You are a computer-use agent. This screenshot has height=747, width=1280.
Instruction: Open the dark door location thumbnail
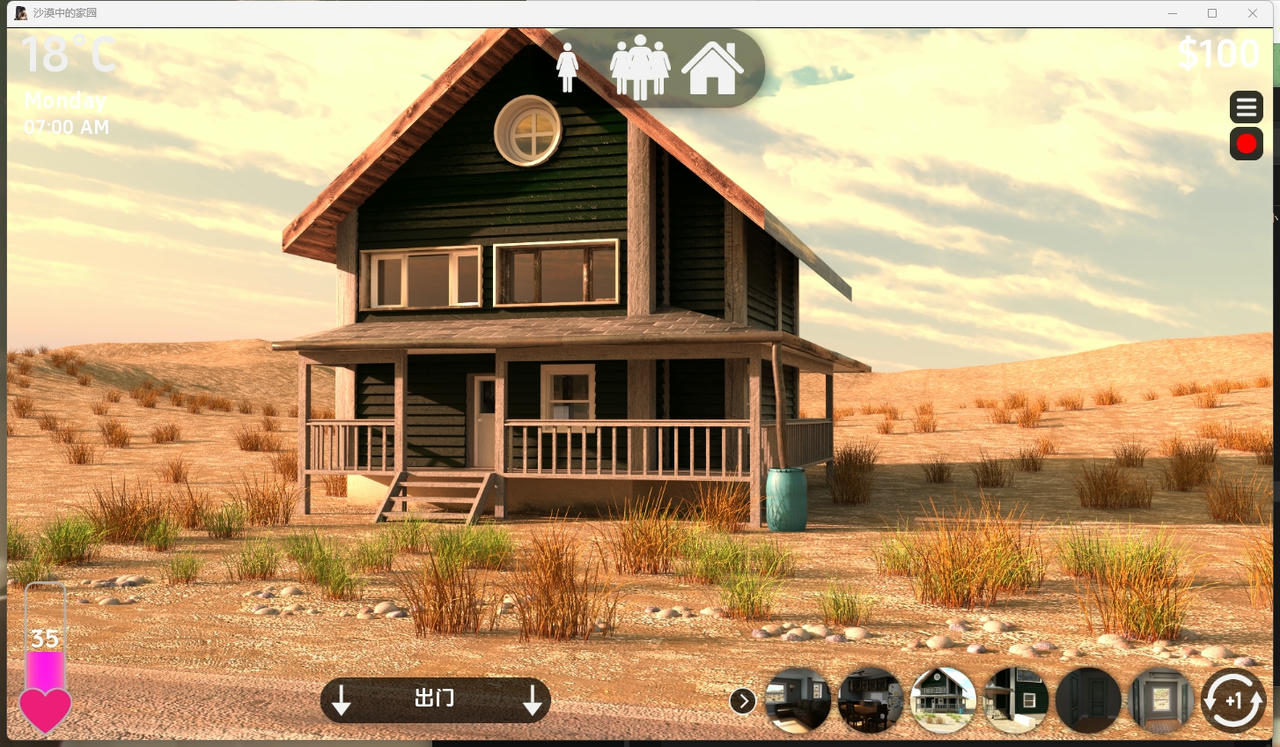(1089, 700)
